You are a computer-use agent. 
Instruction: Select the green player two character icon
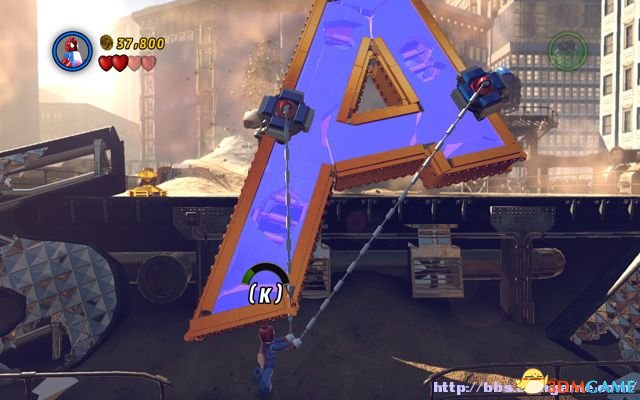(568, 51)
